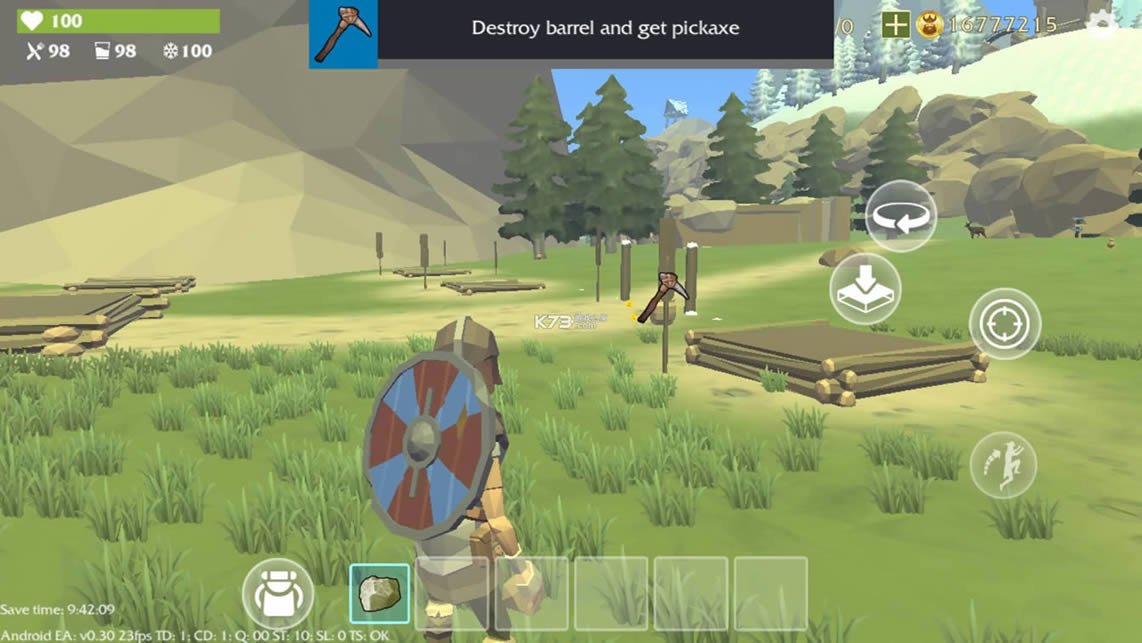Image resolution: width=1142 pixels, height=643 pixels.
Task: Tap the rotate camera arrow button
Action: (x=900, y=216)
